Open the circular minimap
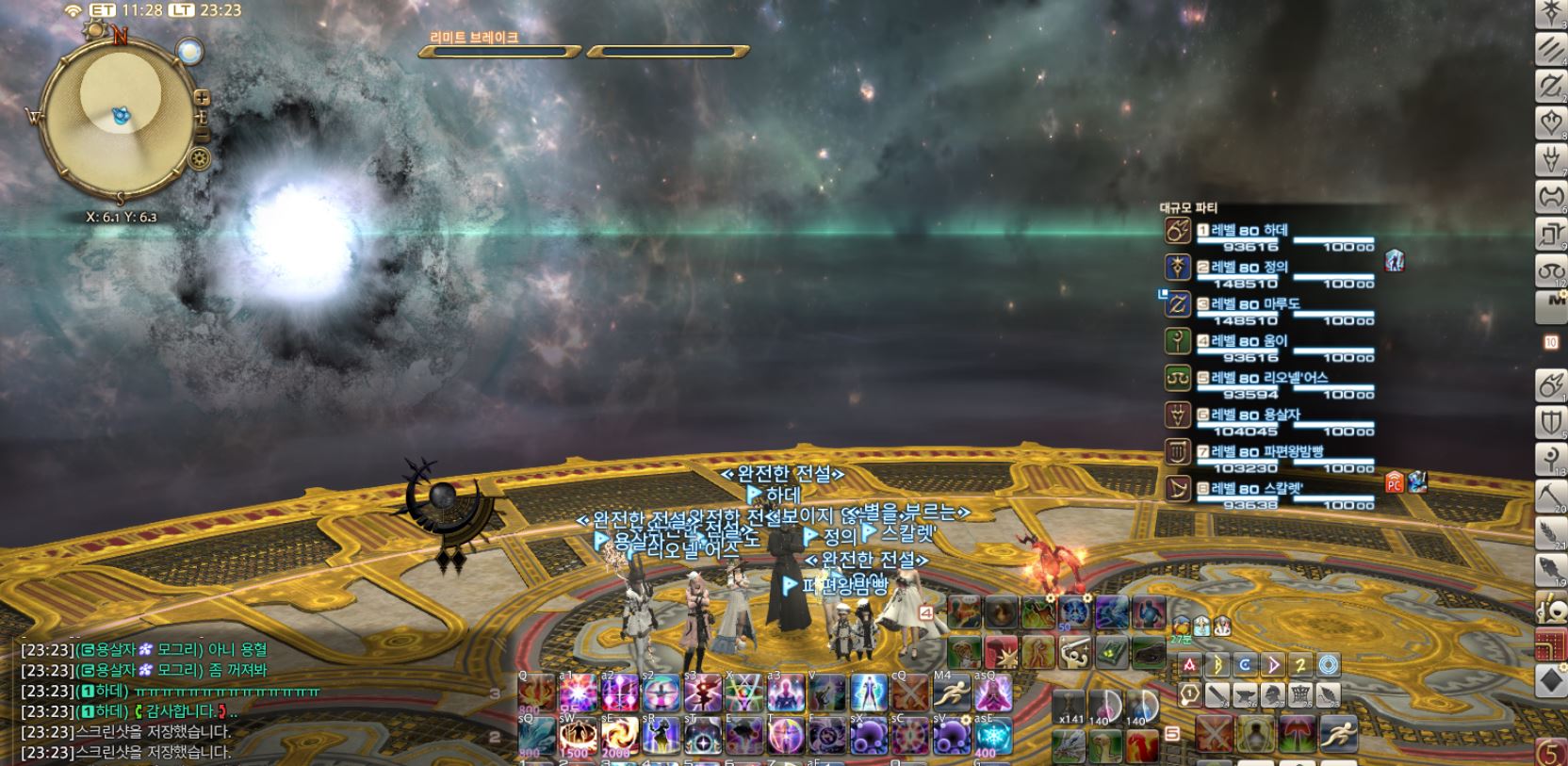Viewport: 1568px width, 766px height. (x=120, y=114)
